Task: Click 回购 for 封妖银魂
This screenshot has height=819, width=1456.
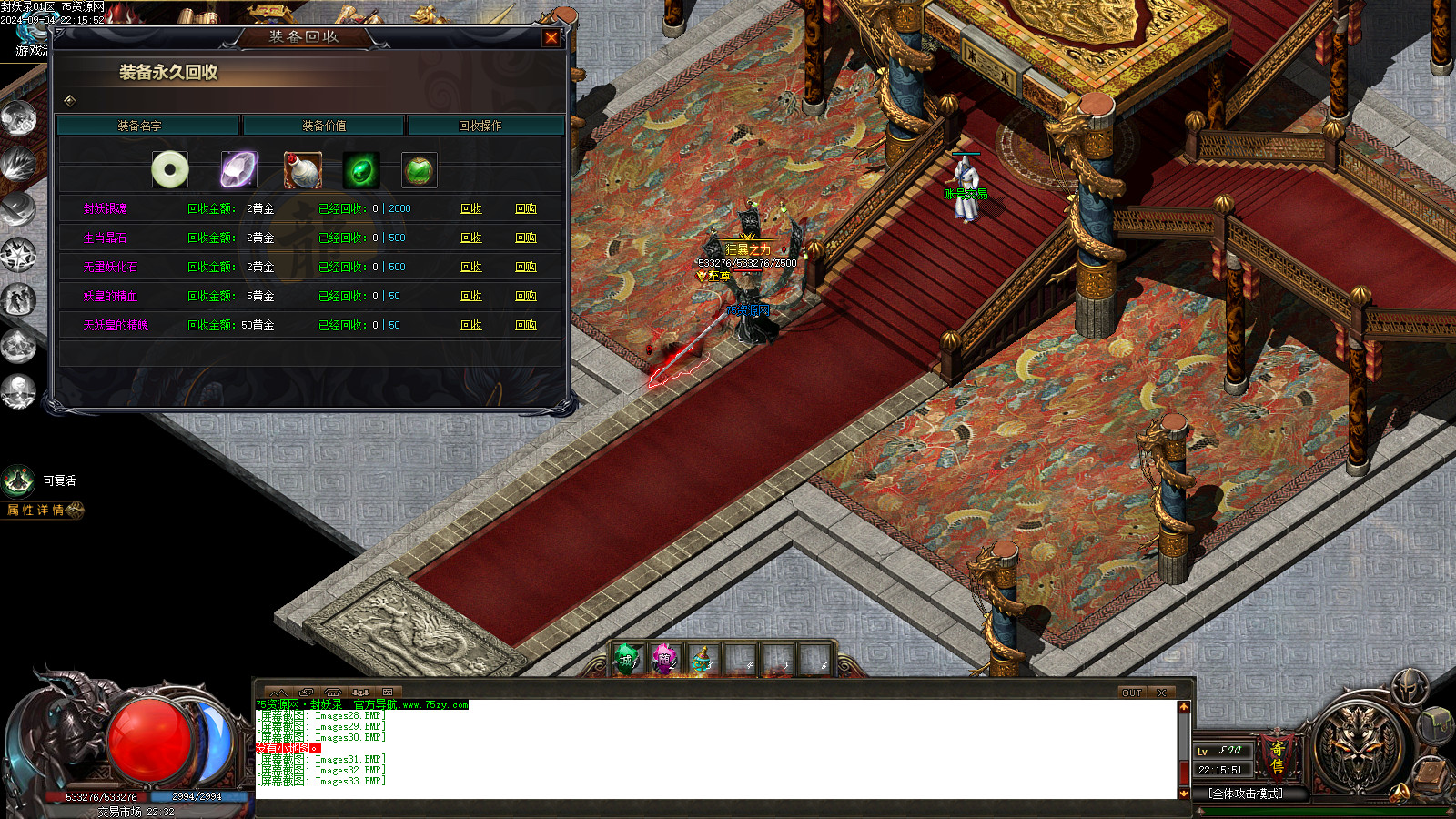Action: (526, 208)
